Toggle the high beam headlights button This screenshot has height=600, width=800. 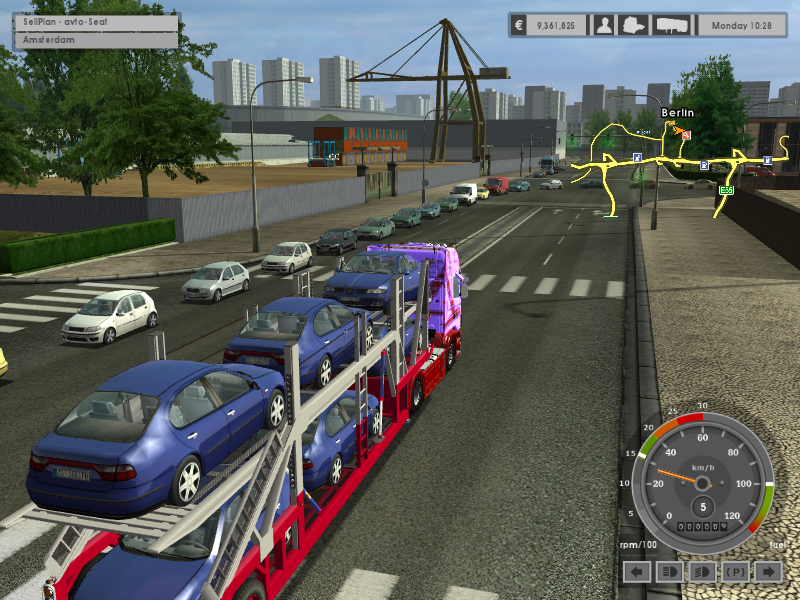pyautogui.click(x=703, y=571)
